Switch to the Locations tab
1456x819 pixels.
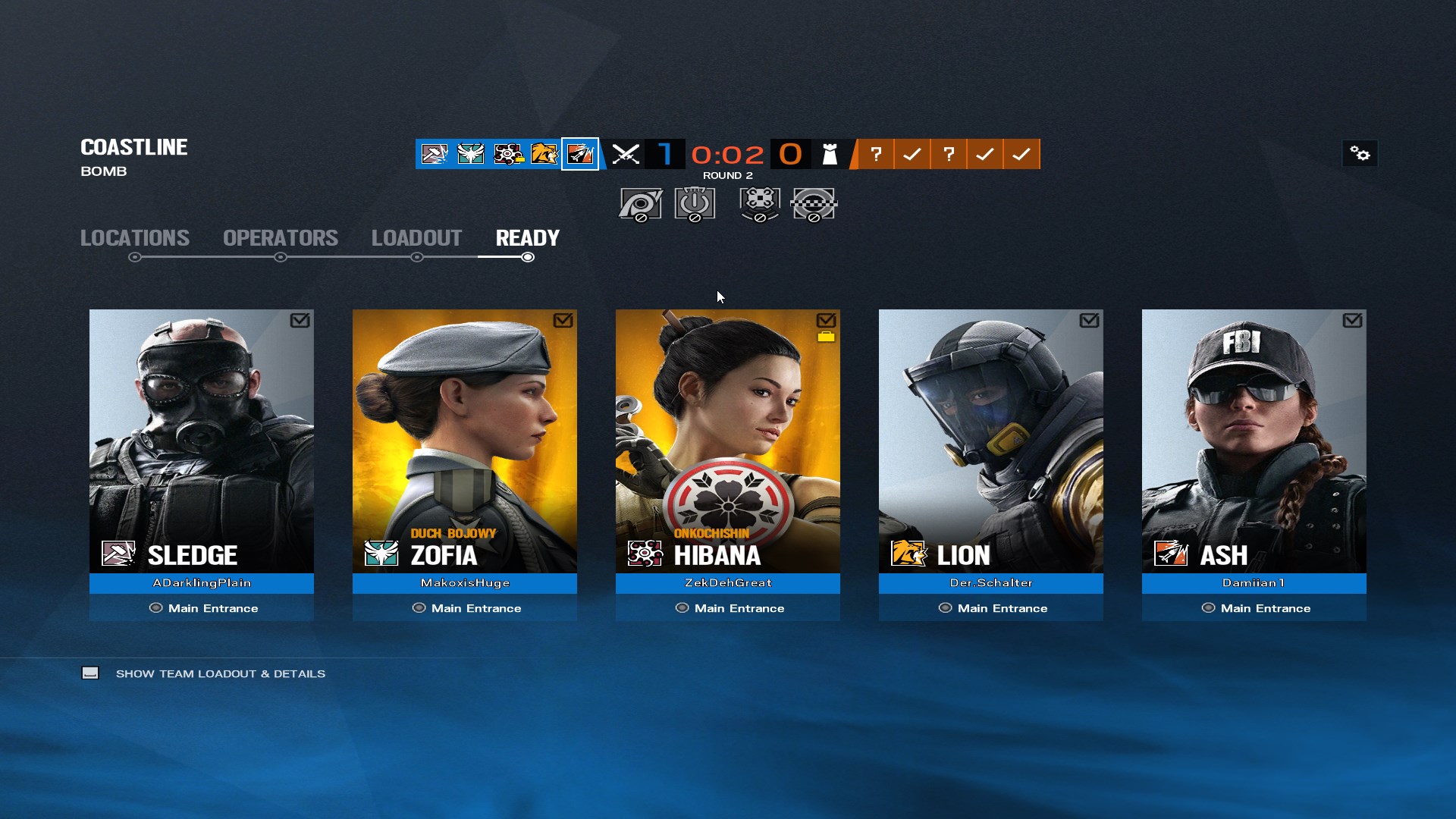coord(135,238)
